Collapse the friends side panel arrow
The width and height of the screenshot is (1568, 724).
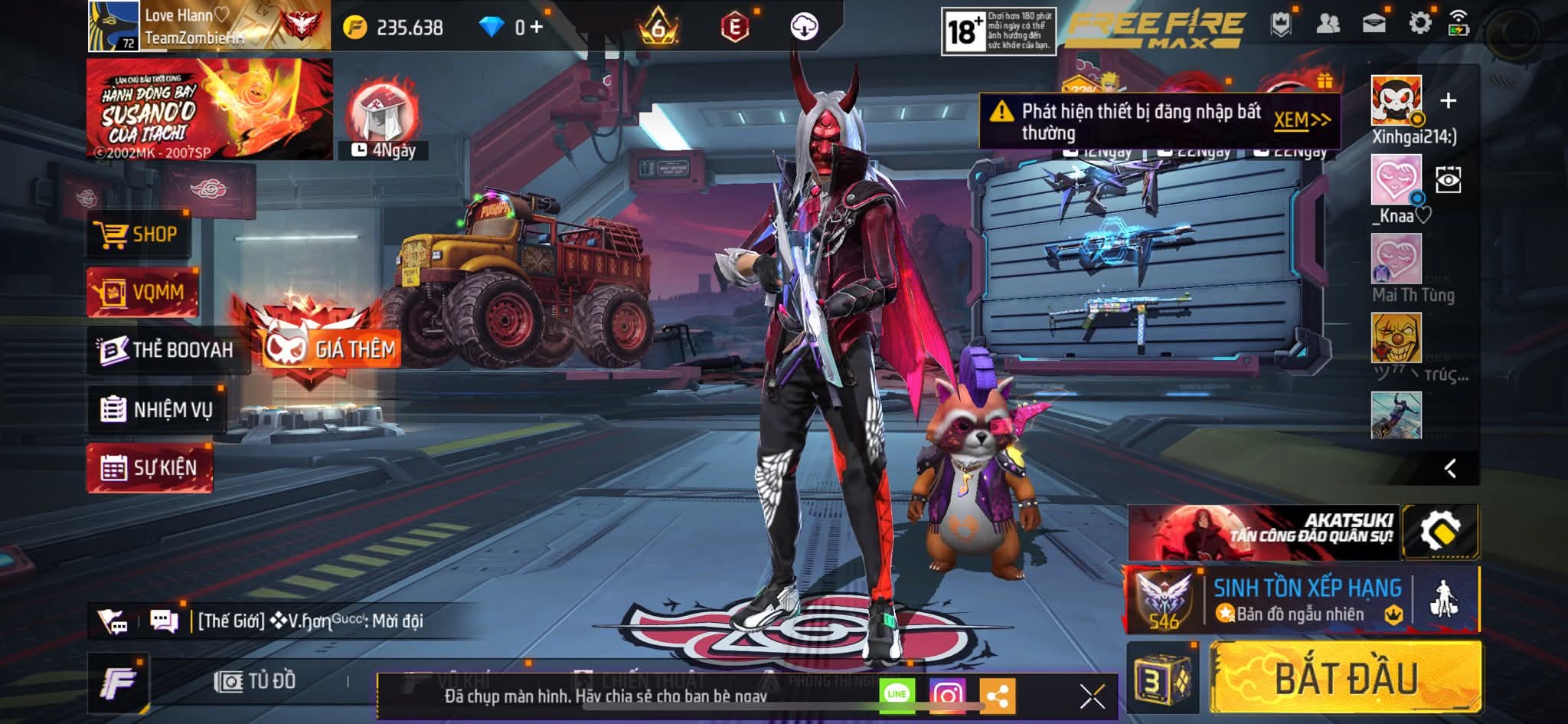pos(1449,469)
